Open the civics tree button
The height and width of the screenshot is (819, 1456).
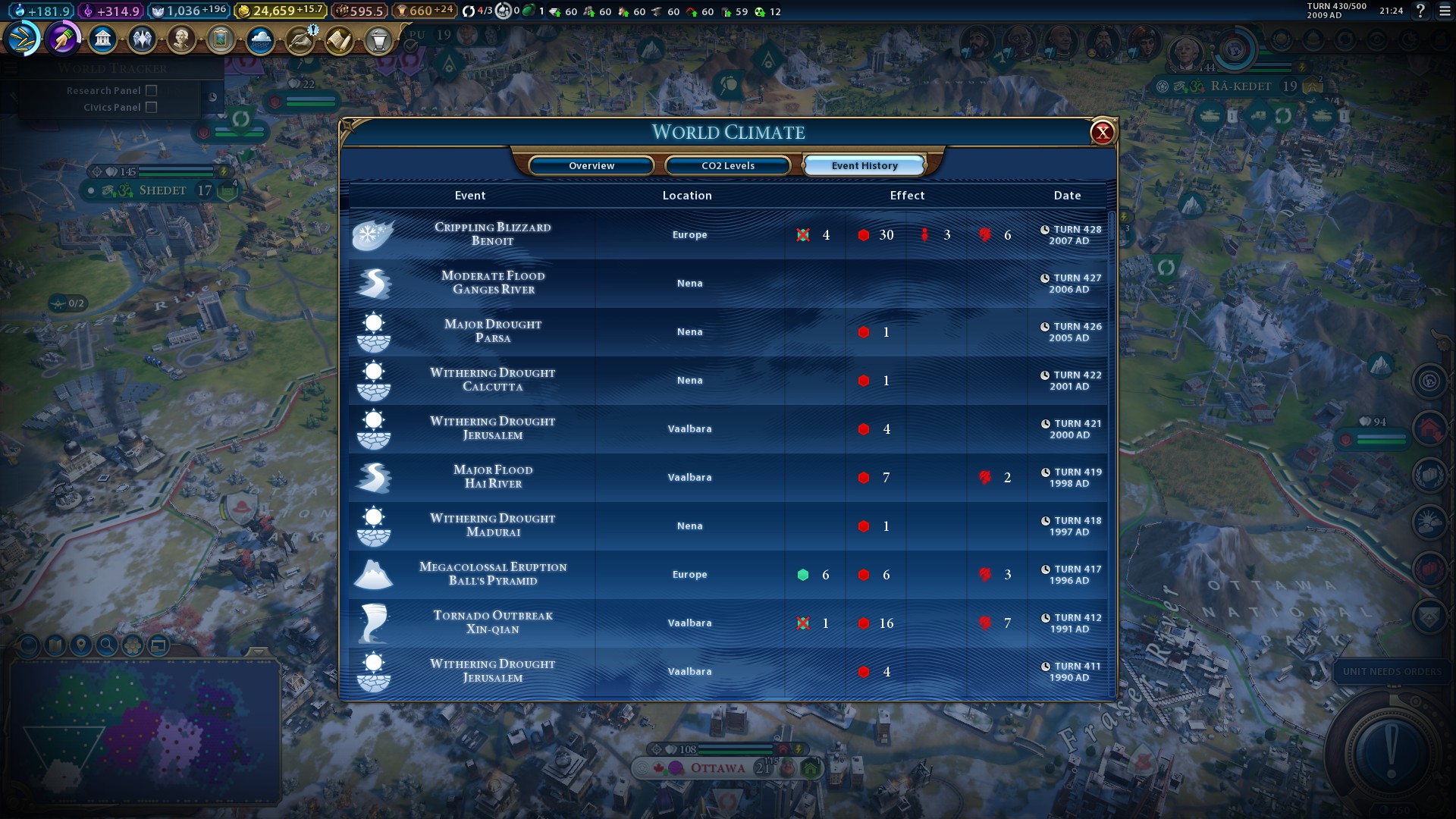pos(63,39)
